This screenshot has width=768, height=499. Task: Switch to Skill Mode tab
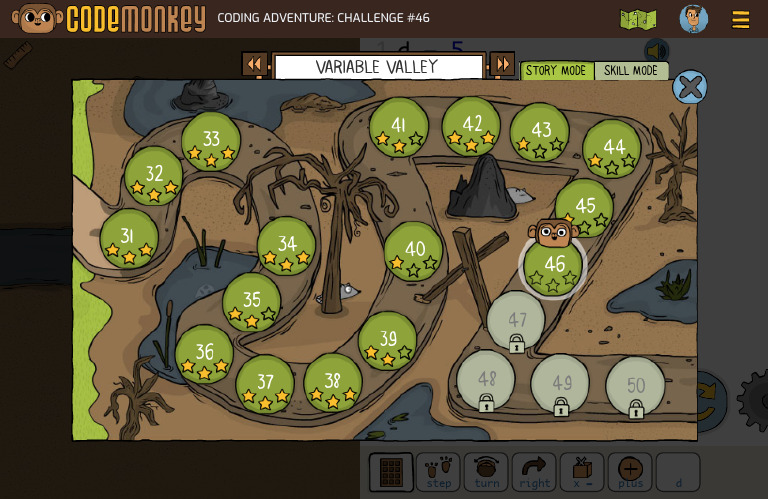click(631, 71)
